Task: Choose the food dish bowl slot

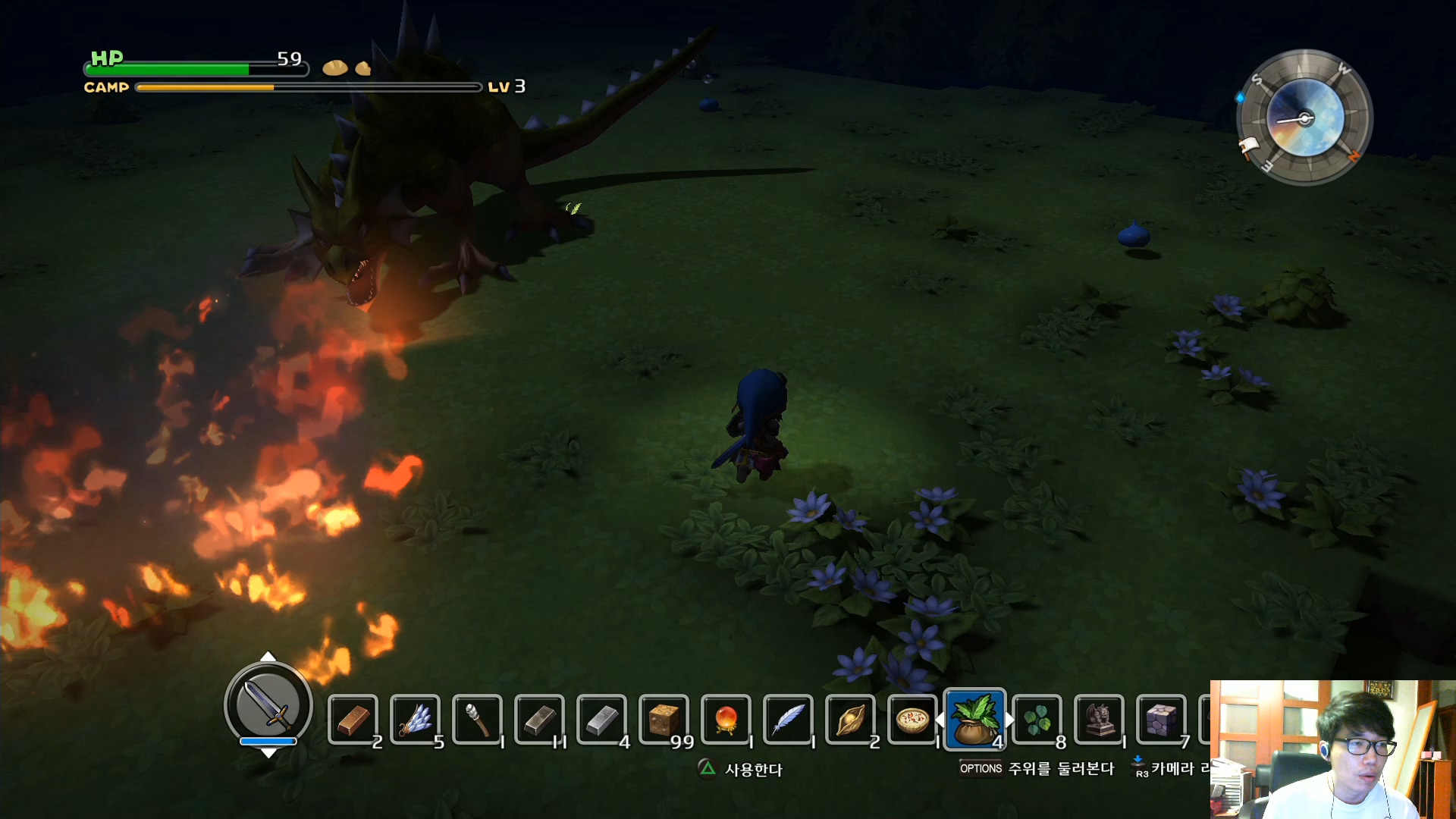Action: 912,719
